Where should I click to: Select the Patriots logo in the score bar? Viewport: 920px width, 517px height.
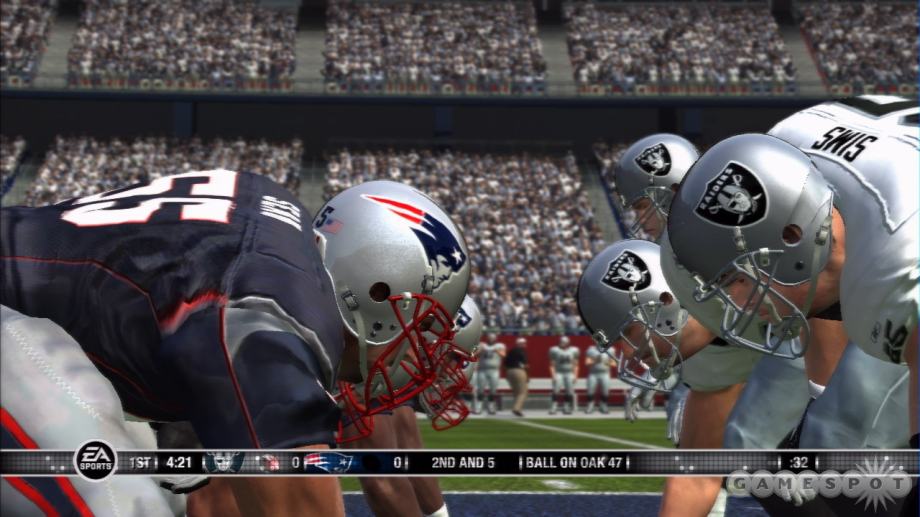[x=329, y=462]
